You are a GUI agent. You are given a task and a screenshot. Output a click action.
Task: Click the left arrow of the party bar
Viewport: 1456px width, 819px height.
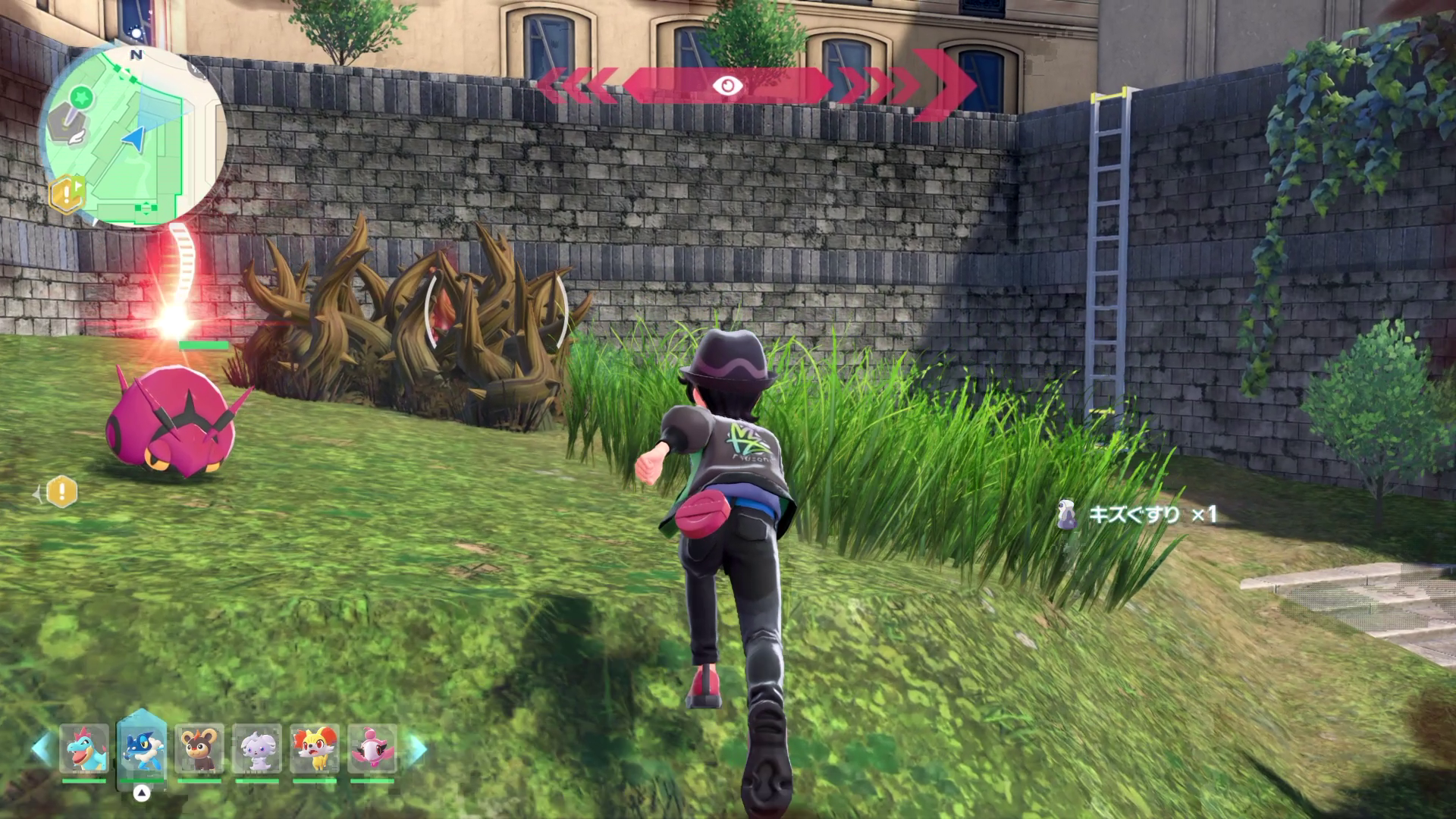click(42, 748)
